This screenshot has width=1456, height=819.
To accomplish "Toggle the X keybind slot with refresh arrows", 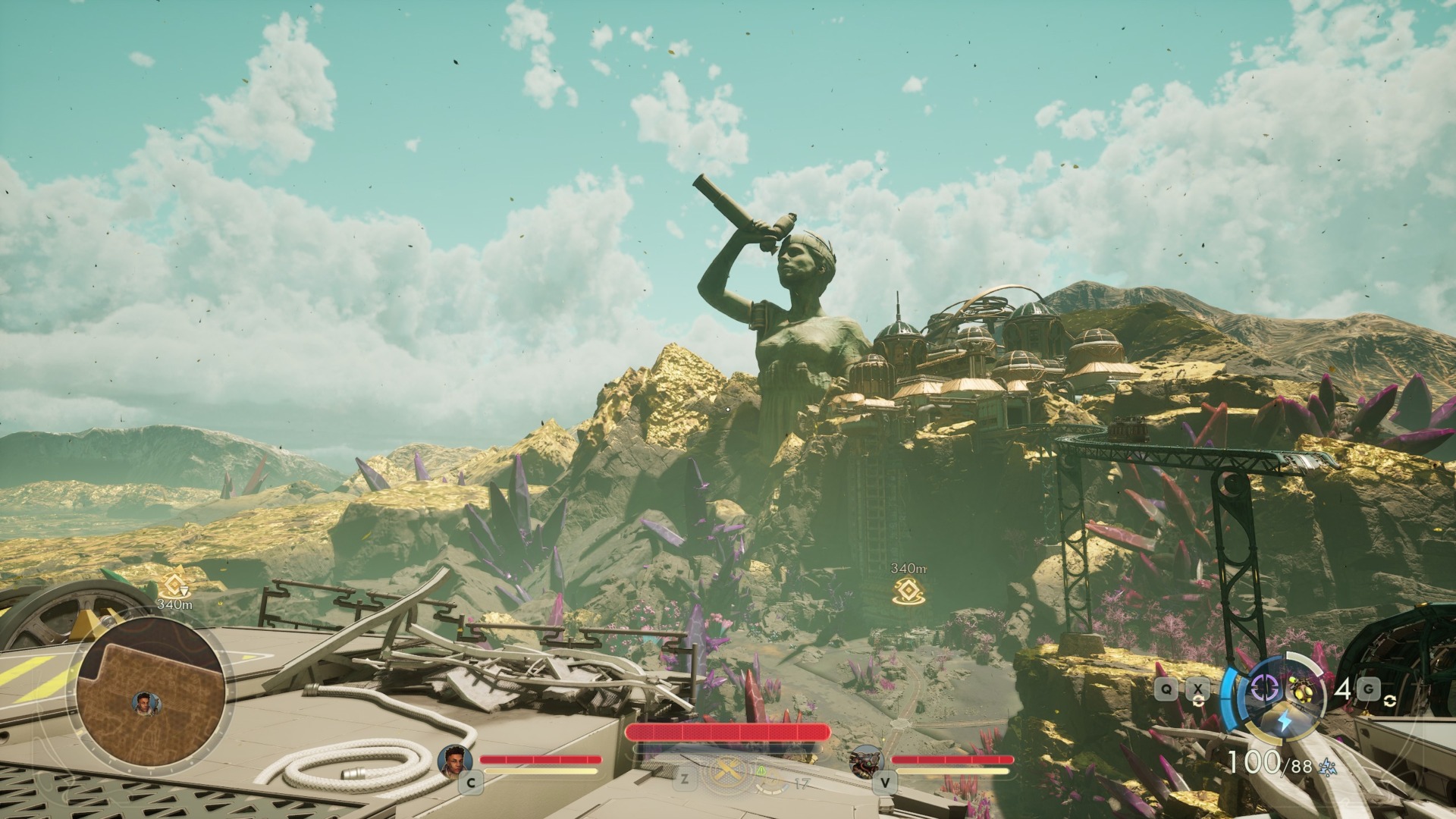I will 1198,689.
